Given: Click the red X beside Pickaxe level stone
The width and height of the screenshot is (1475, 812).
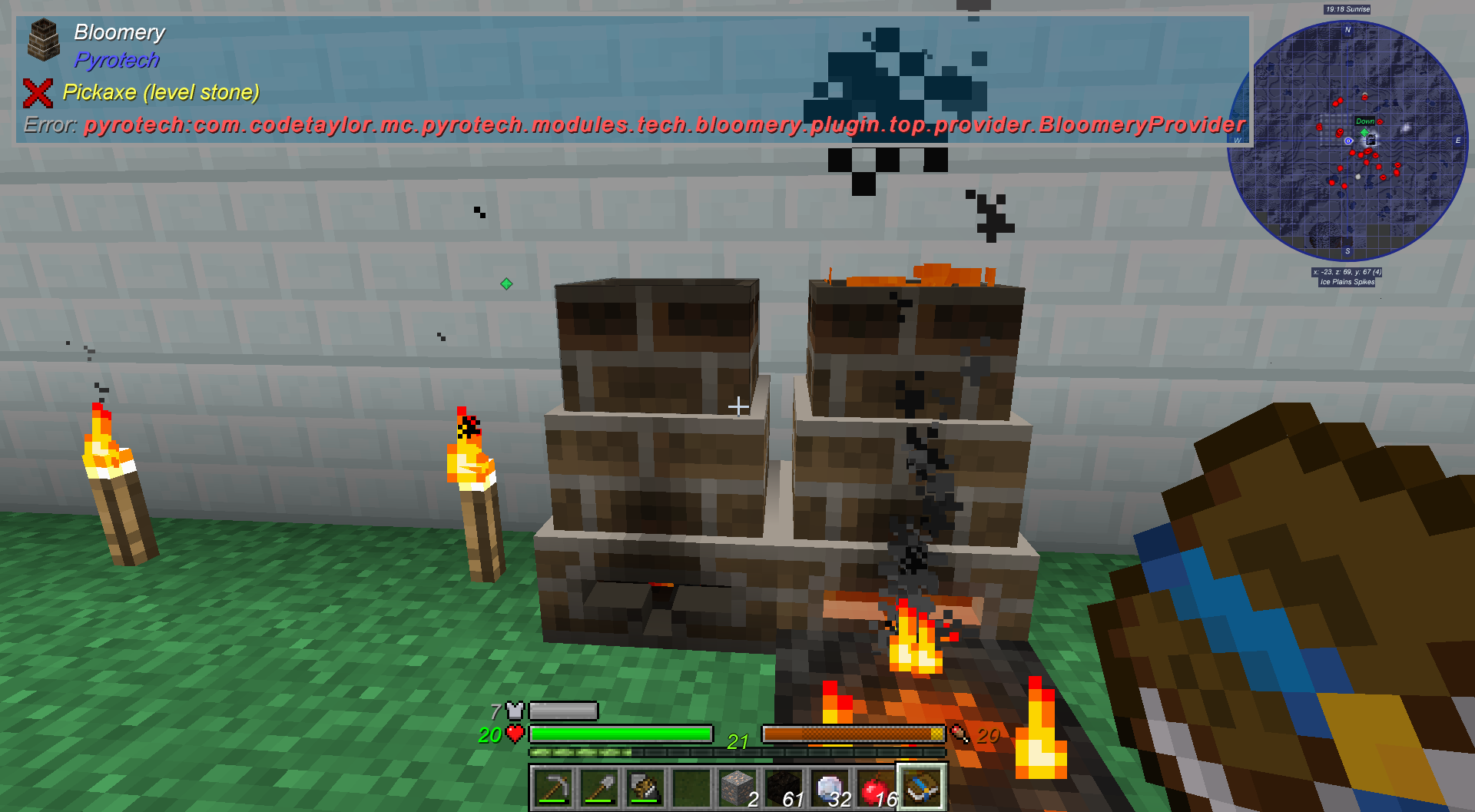Looking at the screenshot, I should click(x=38, y=92).
